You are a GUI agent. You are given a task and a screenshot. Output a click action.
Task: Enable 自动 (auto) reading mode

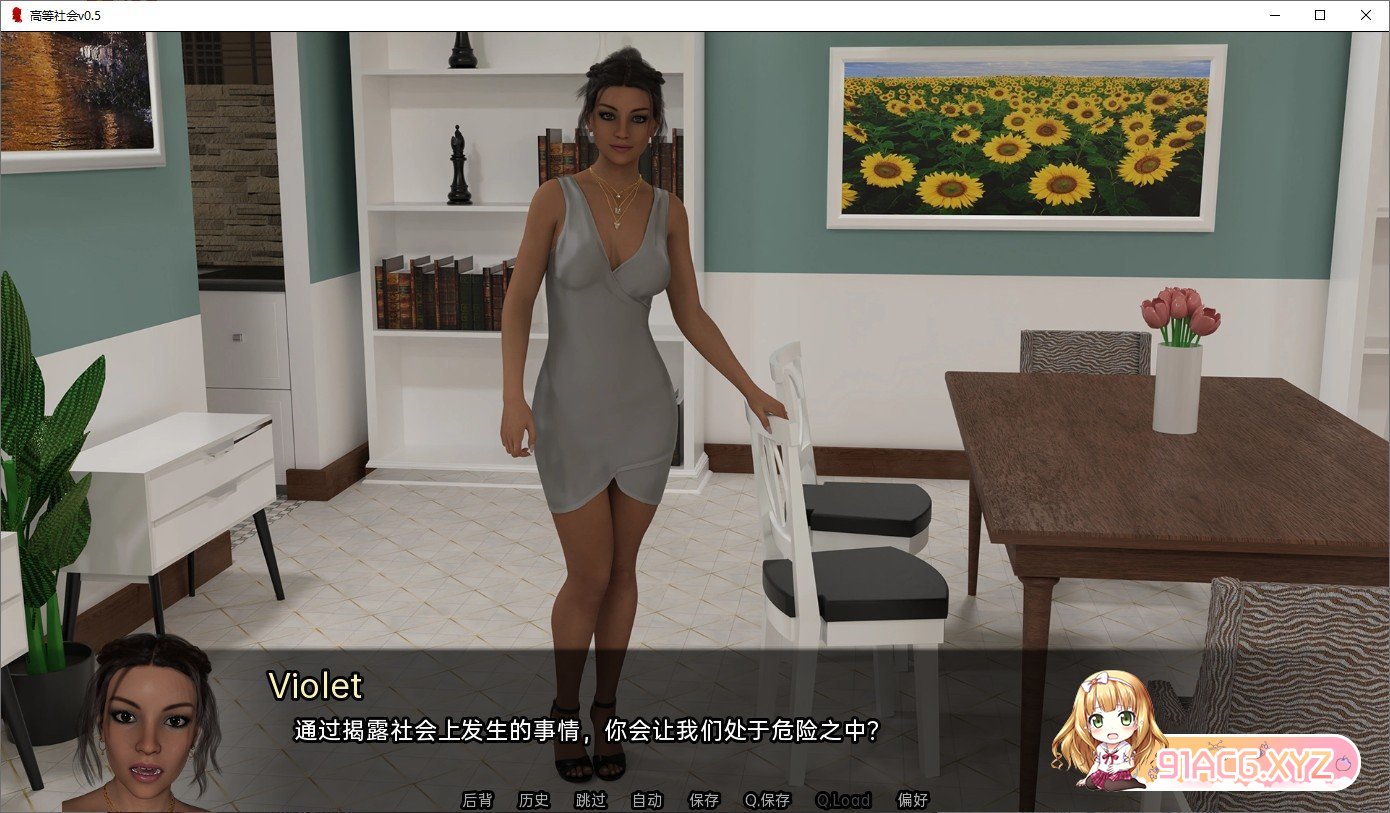click(x=645, y=800)
